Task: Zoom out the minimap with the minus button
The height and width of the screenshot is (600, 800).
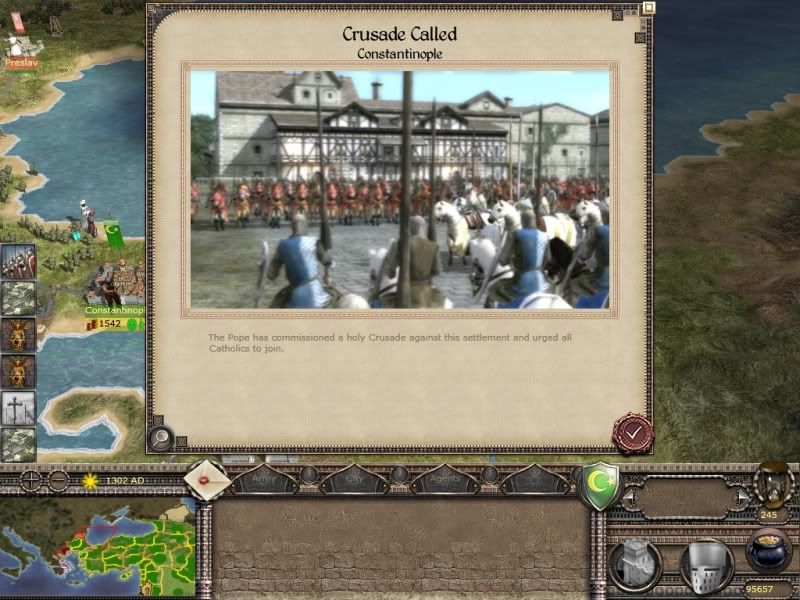Action: click(x=58, y=480)
